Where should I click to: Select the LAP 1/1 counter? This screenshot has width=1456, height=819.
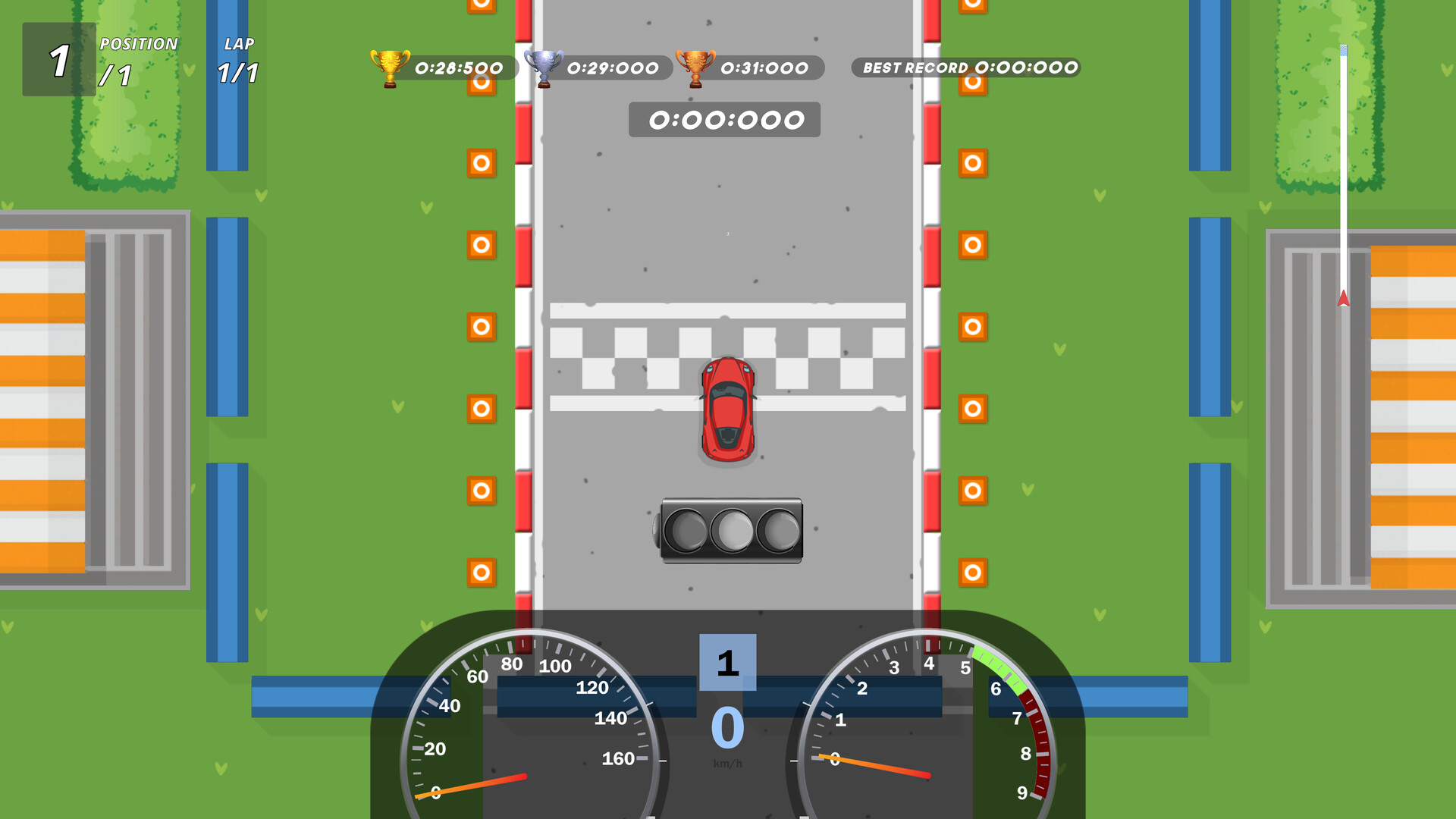238,61
